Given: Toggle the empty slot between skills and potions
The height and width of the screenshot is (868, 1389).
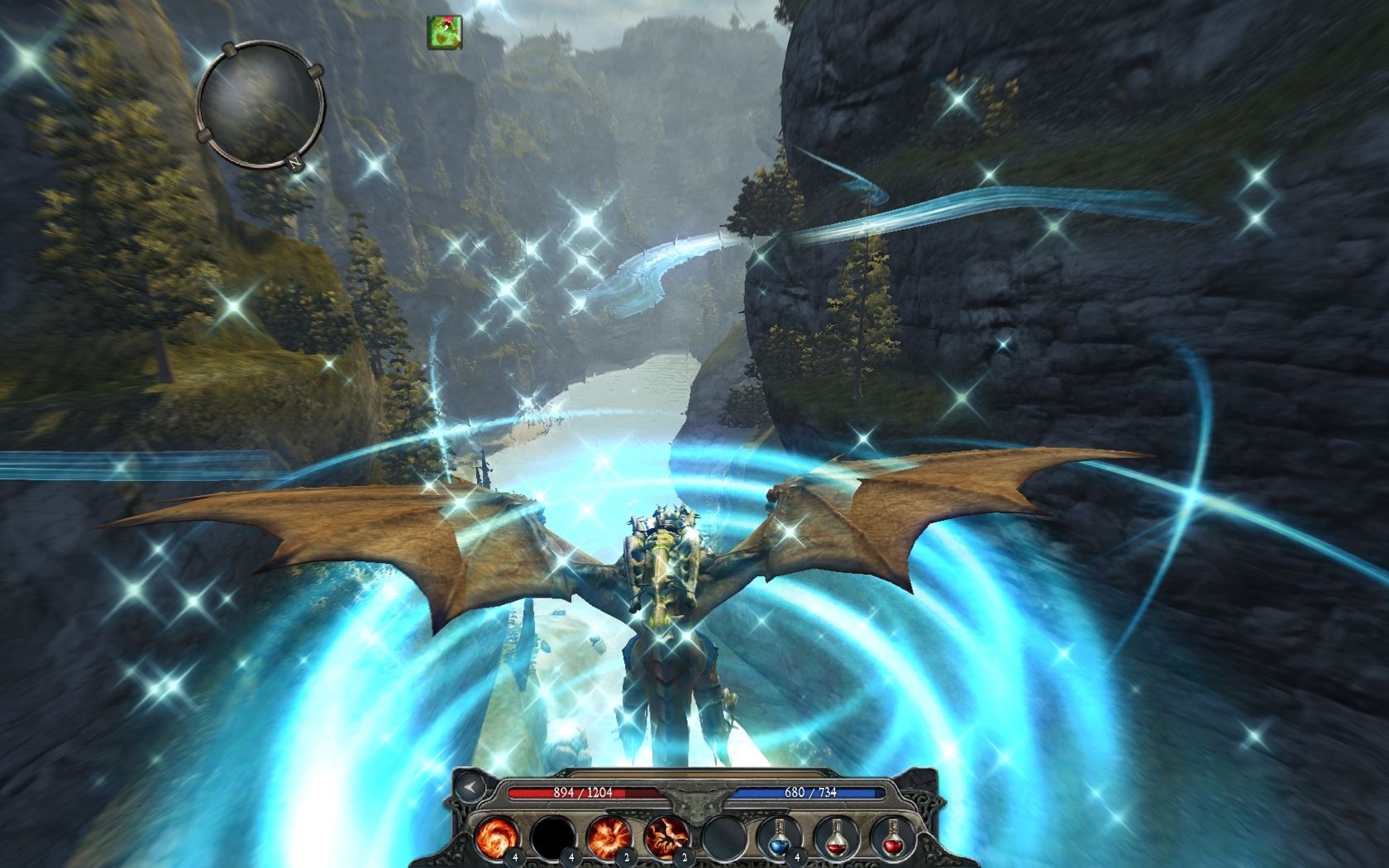Looking at the screenshot, I should (726, 836).
